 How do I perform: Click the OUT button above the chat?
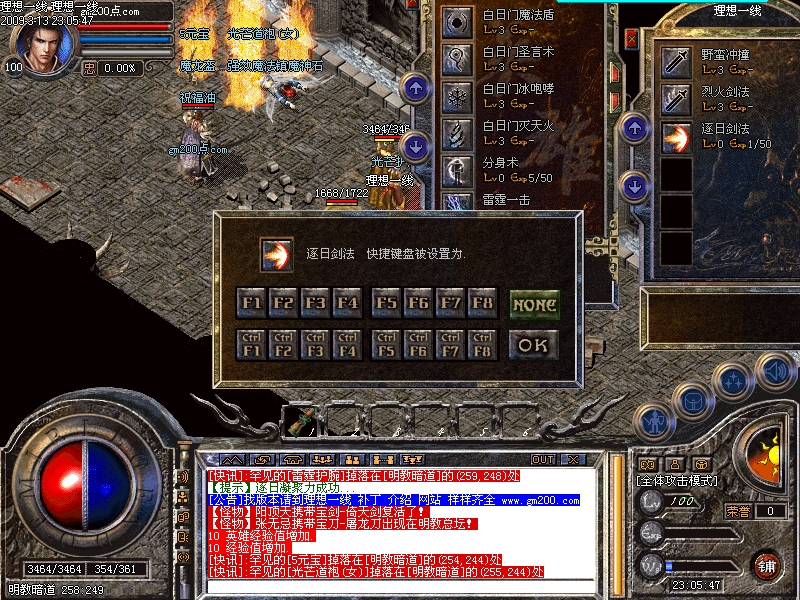point(543,460)
